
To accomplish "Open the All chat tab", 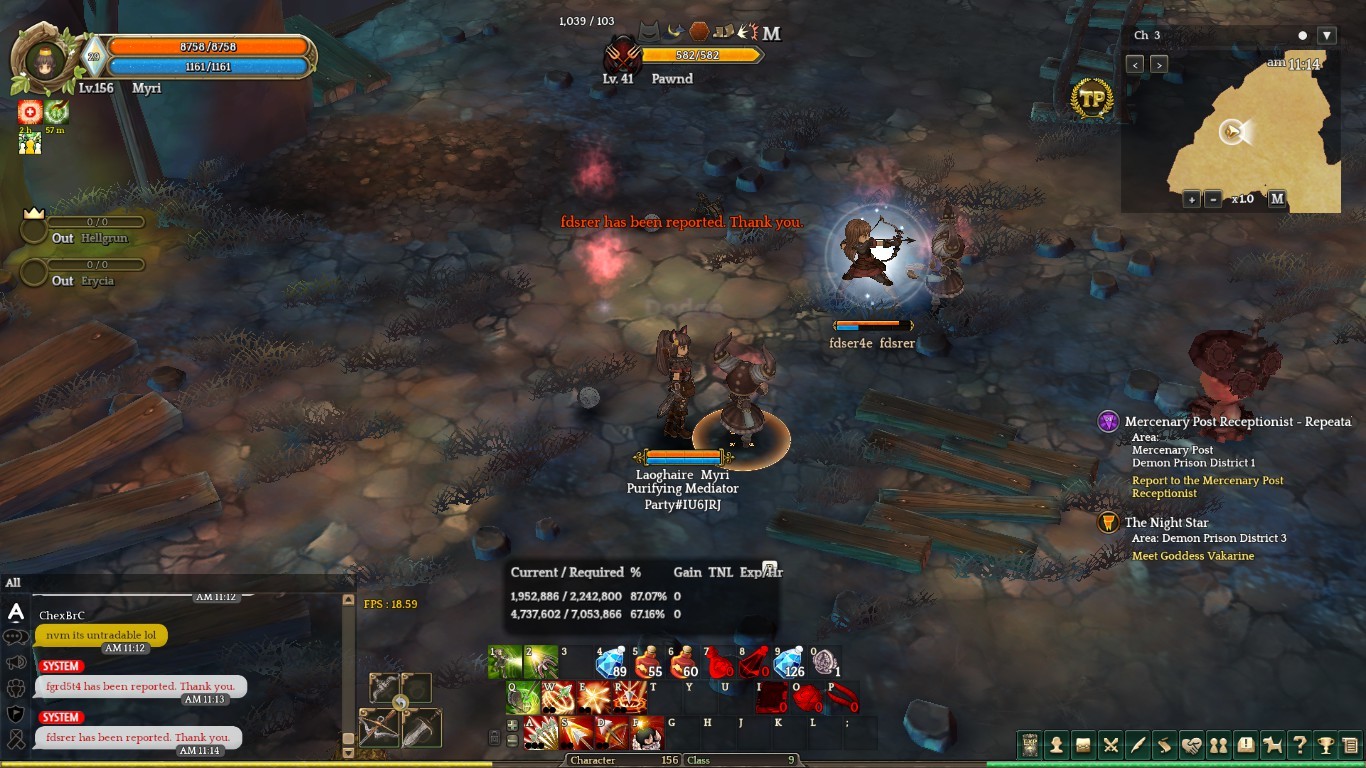I will tap(13, 583).
